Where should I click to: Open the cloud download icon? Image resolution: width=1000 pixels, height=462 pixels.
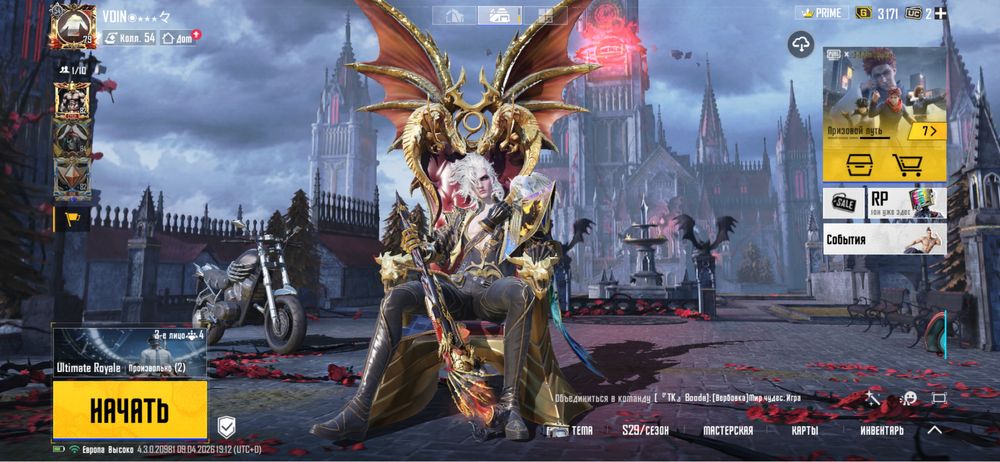coord(801,43)
